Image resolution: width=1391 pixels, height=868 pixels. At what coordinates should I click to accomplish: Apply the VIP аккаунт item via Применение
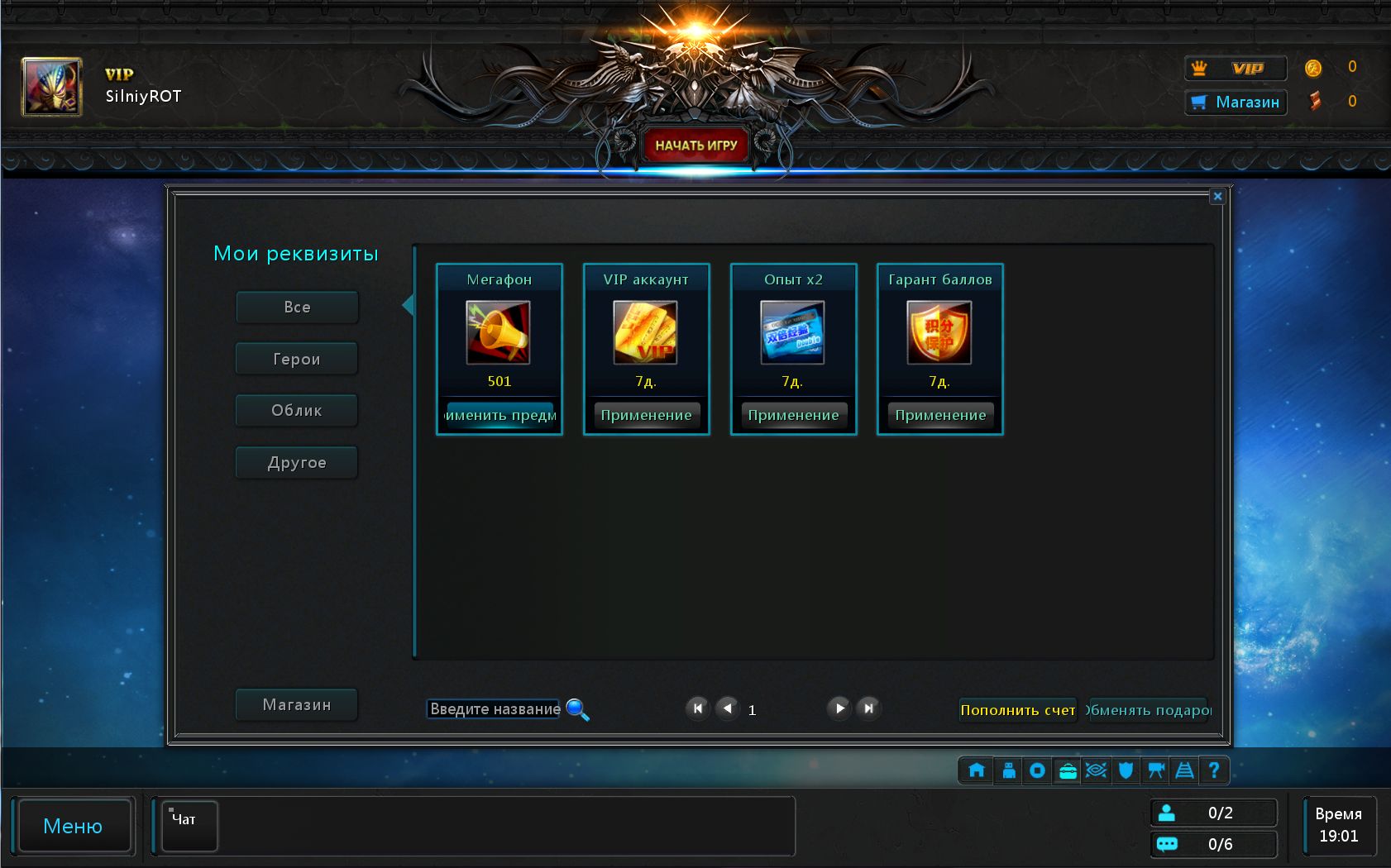point(646,415)
